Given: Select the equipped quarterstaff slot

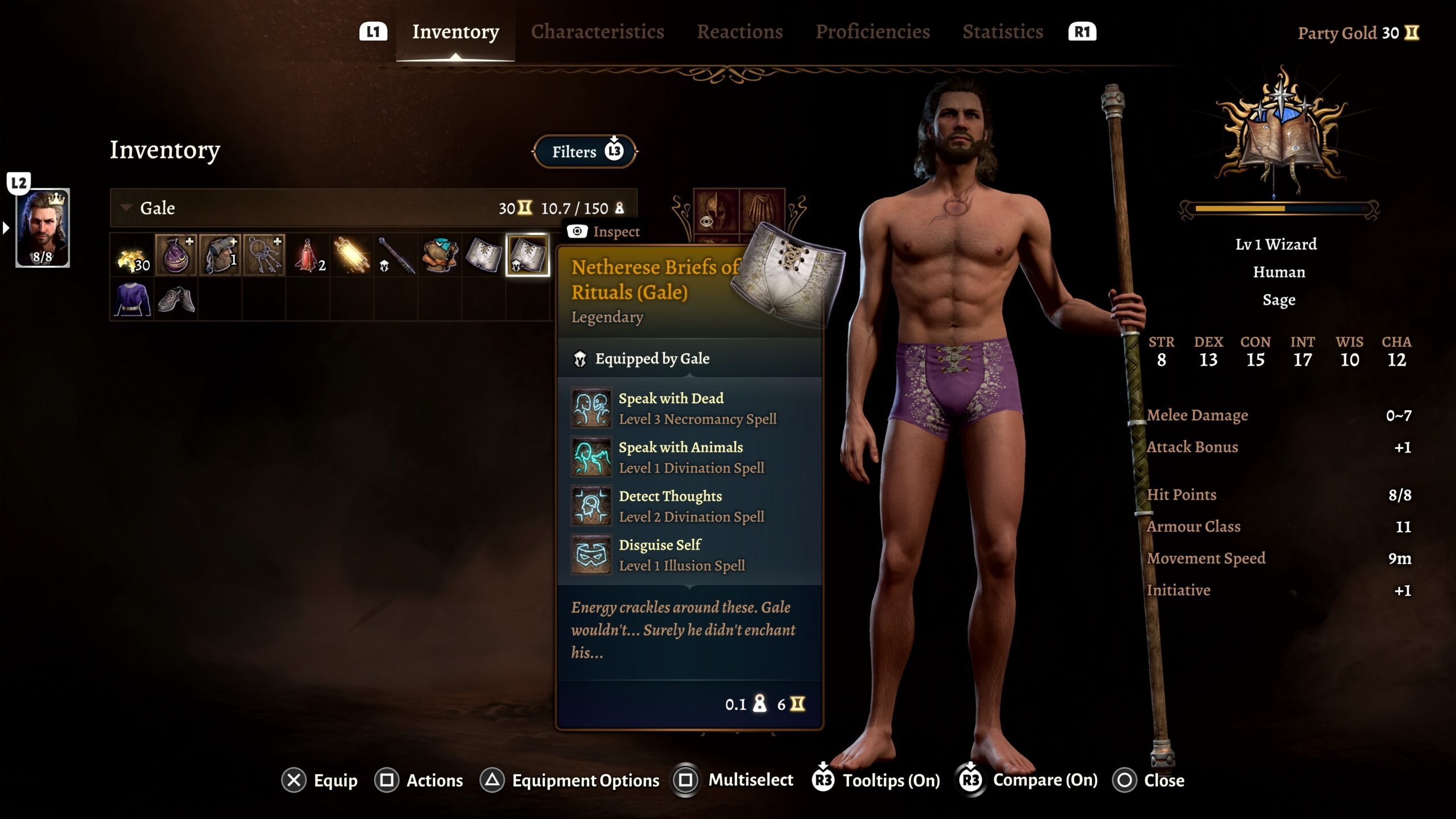Looking at the screenshot, I should coord(396,255).
